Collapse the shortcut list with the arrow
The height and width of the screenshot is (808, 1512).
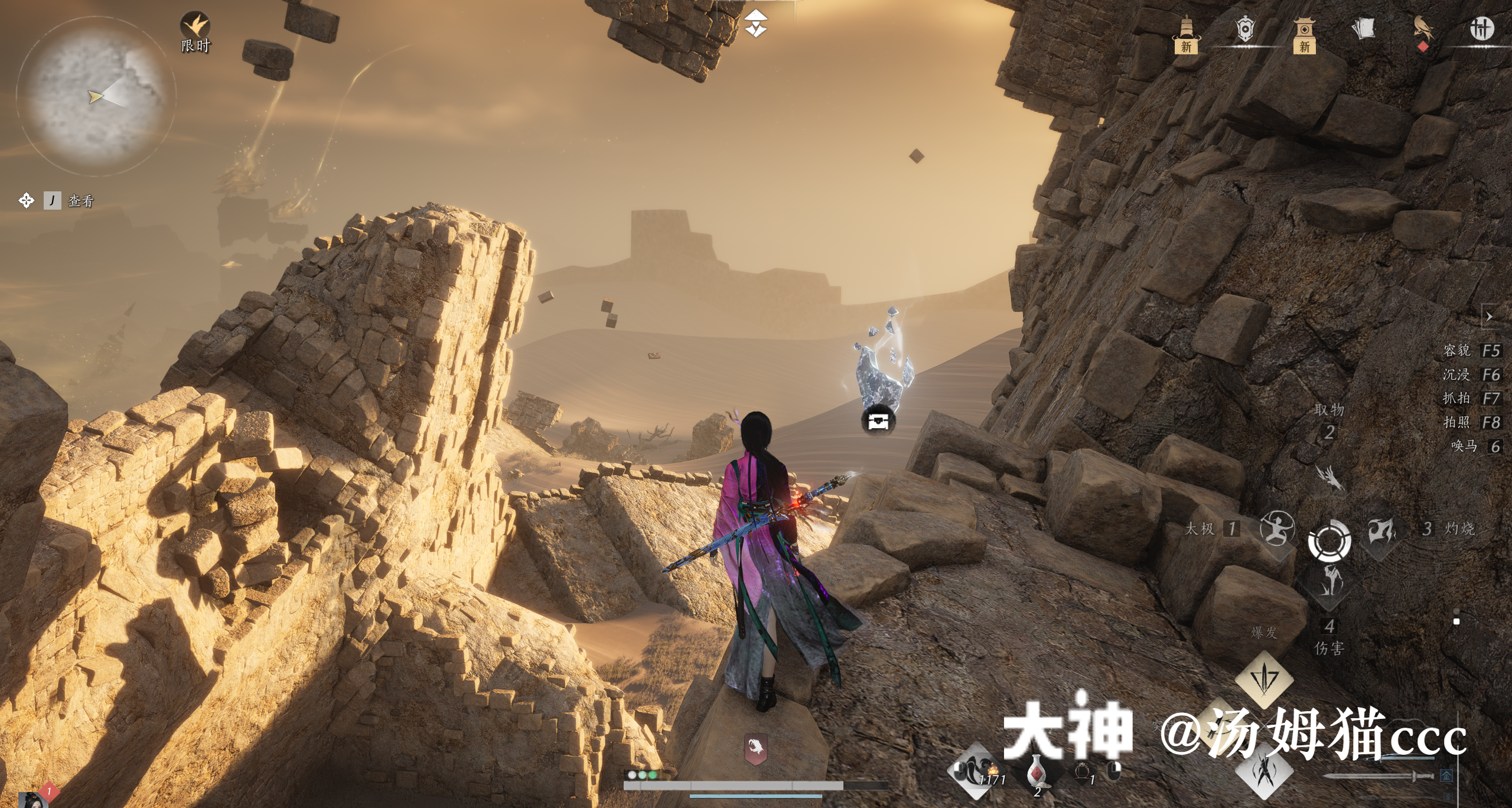(x=1489, y=317)
